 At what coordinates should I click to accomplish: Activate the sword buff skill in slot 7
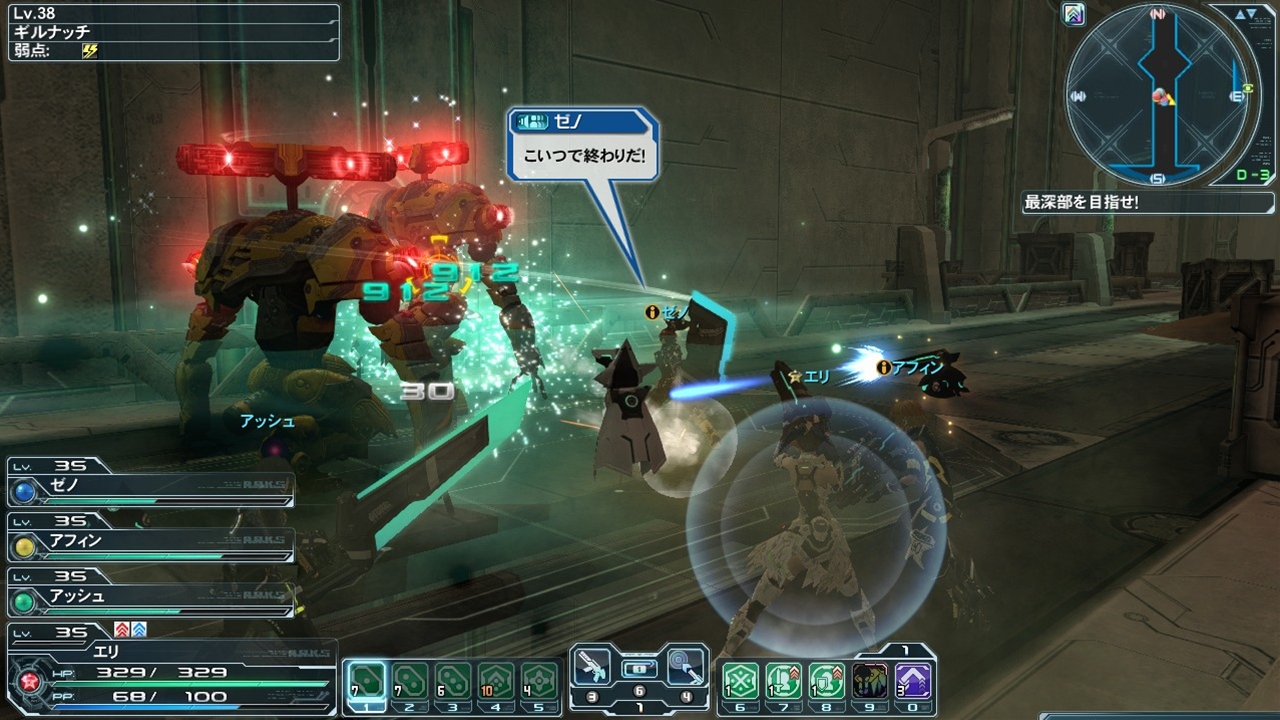pos(784,683)
